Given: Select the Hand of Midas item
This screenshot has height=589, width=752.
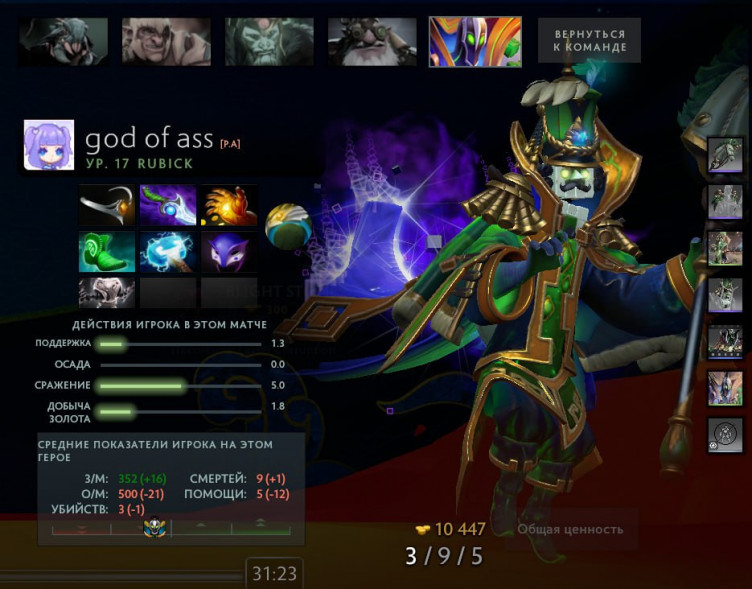Looking at the screenshot, I should tap(228, 206).
